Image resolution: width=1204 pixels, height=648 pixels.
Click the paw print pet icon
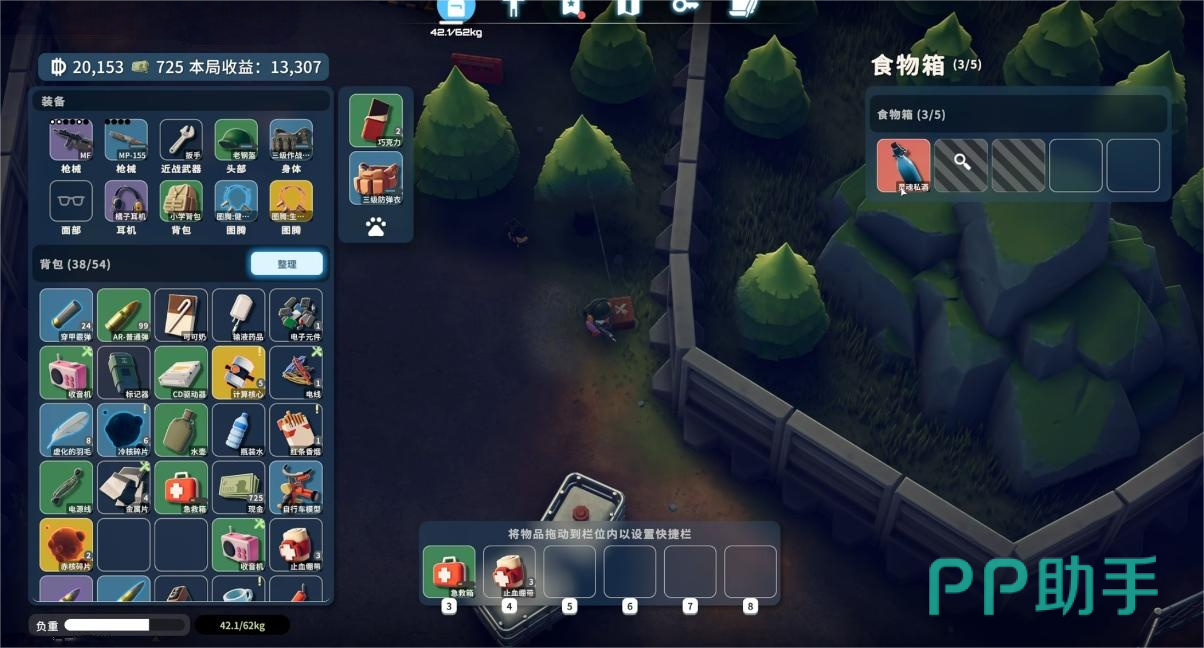[x=376, y=228]
